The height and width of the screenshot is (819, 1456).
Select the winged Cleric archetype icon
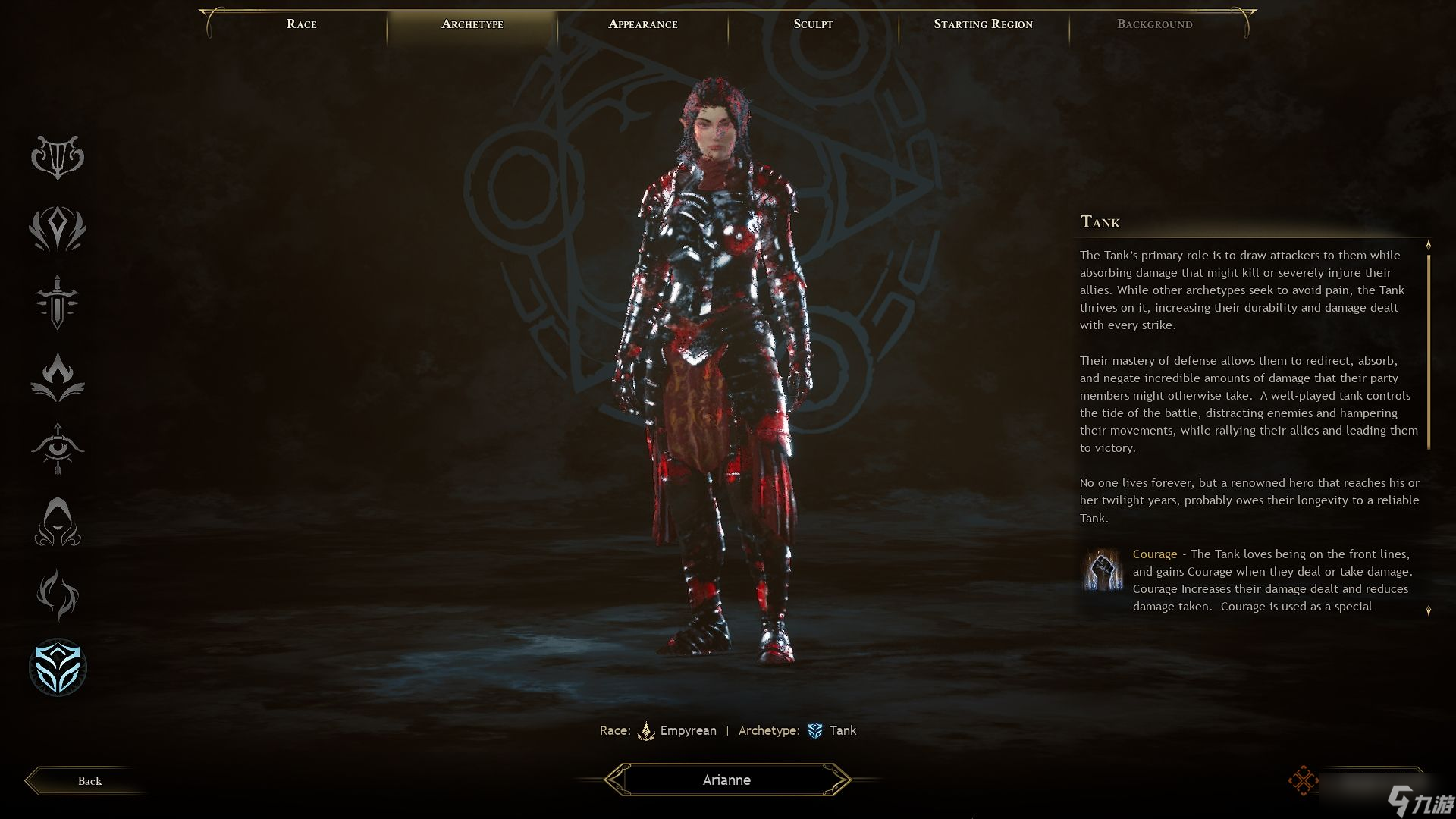click(x=58, y=229)
